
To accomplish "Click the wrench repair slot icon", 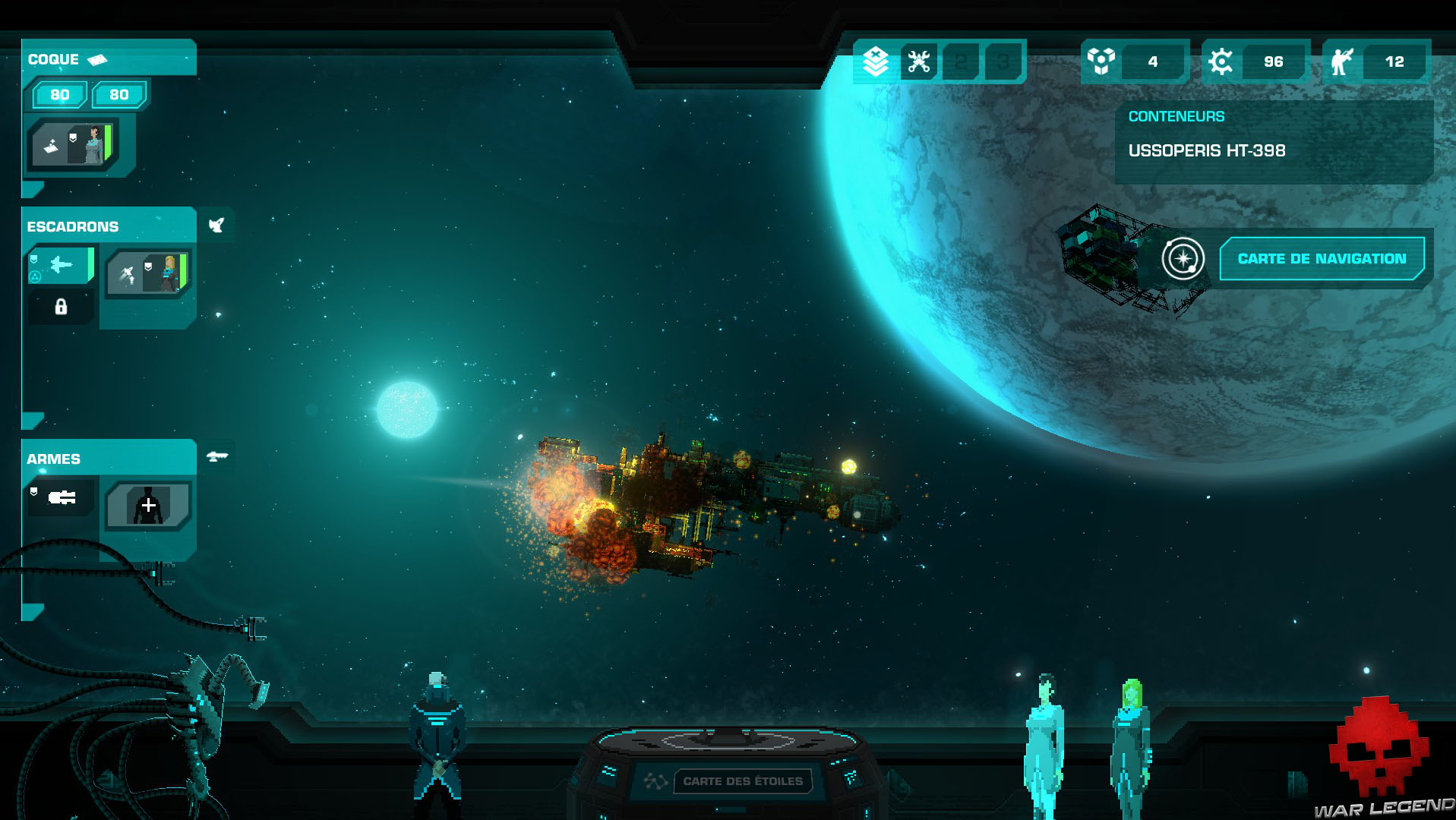I will click(918, 61).
